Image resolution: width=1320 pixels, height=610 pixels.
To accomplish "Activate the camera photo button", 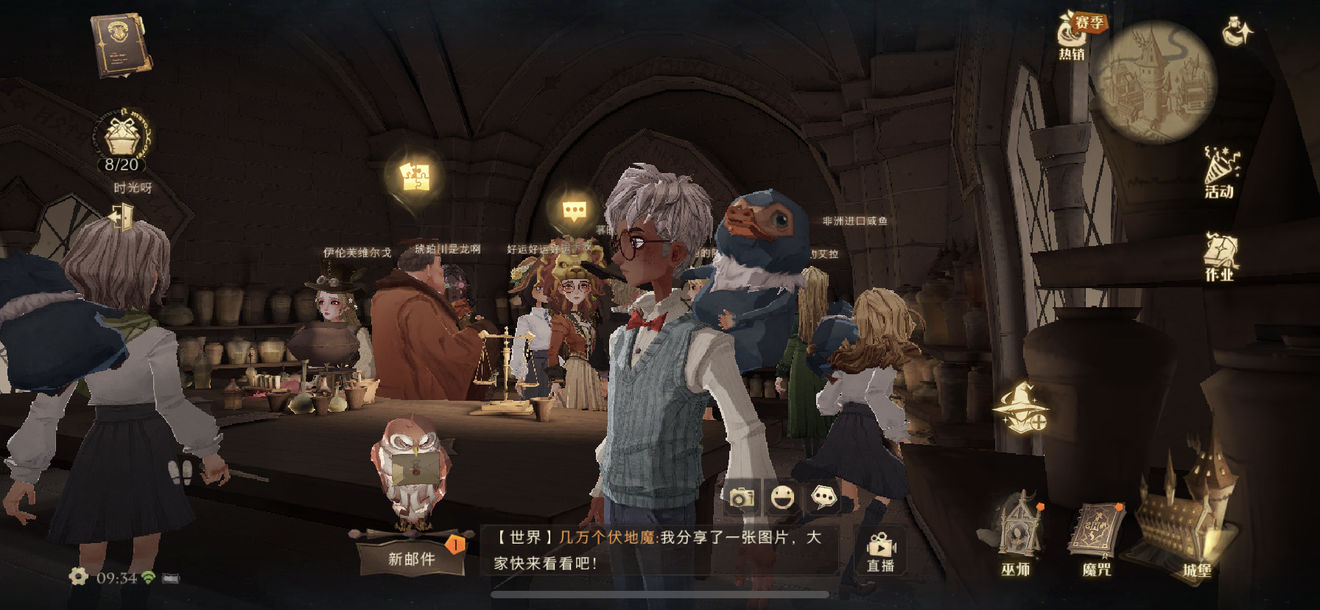I will 741,497.
